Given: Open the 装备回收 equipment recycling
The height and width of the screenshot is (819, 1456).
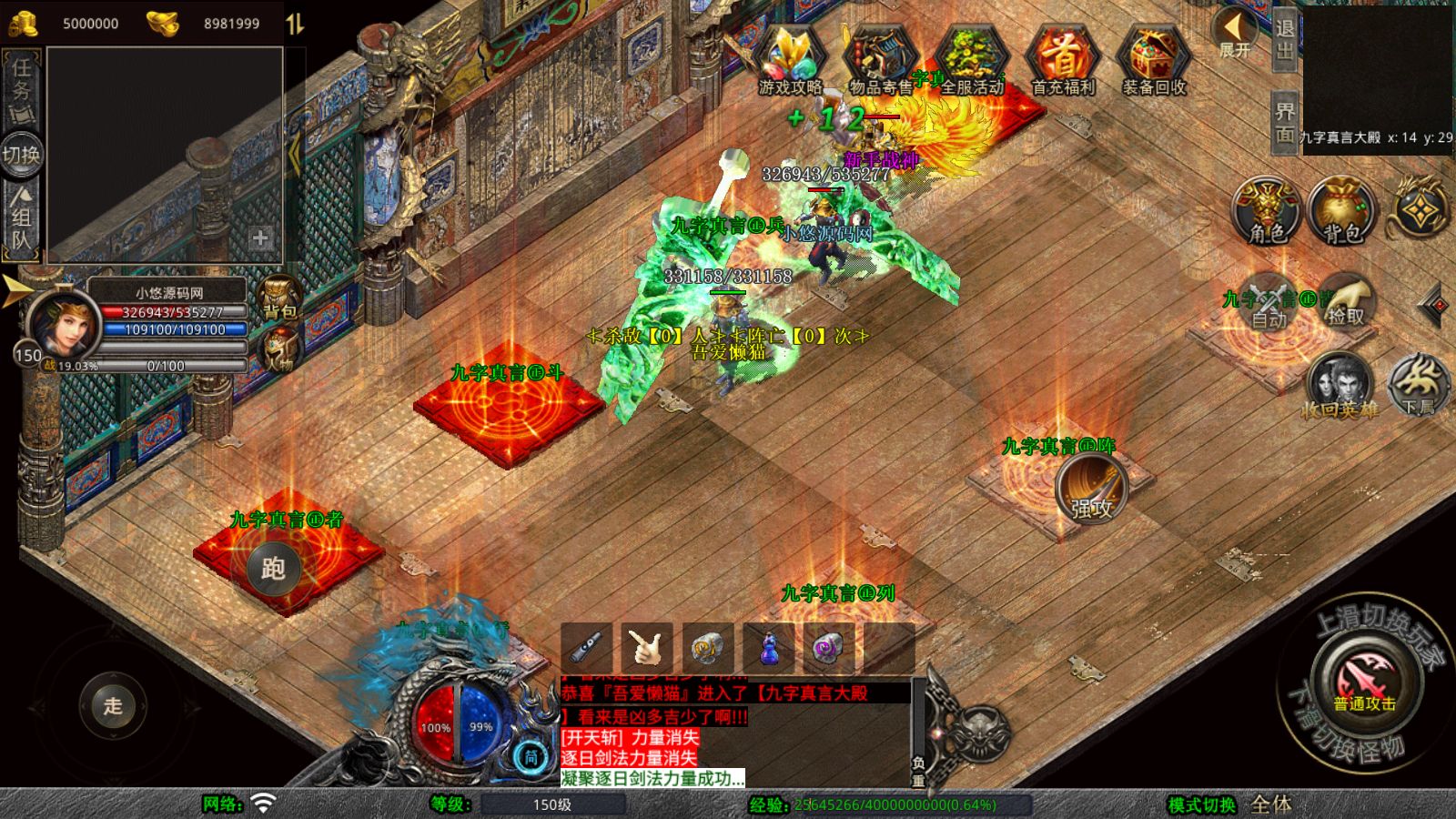Looking at the screenshot, I should [x=1153, y=59].
